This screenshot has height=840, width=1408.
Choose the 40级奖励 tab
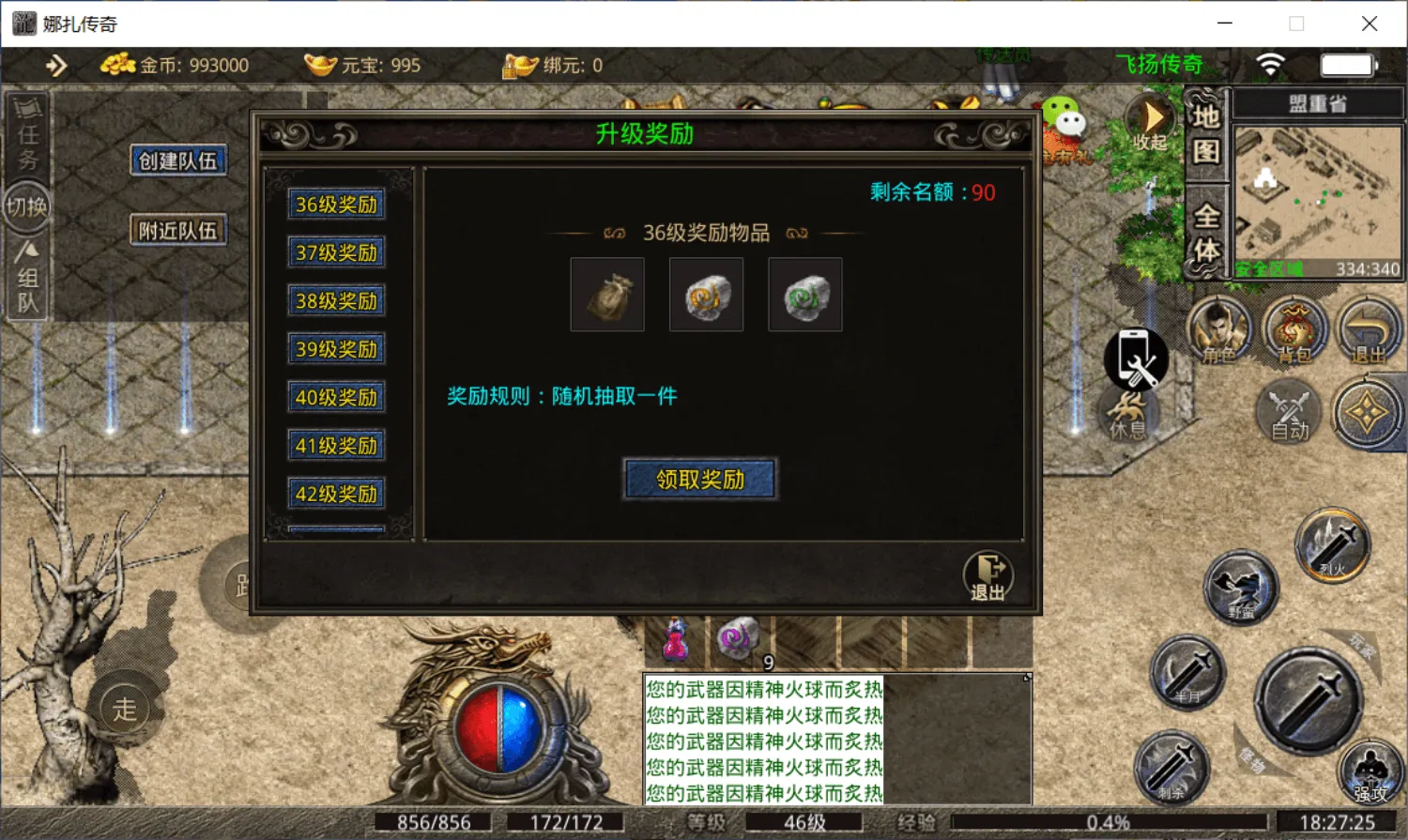click(336, 398)
